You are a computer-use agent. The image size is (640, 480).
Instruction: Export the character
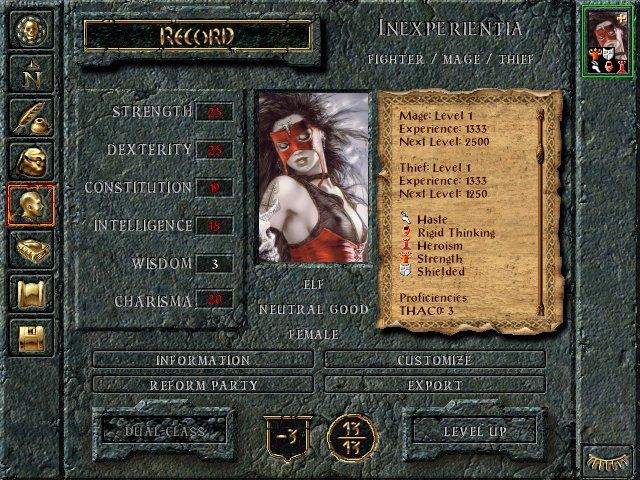[x=435, y=384]
